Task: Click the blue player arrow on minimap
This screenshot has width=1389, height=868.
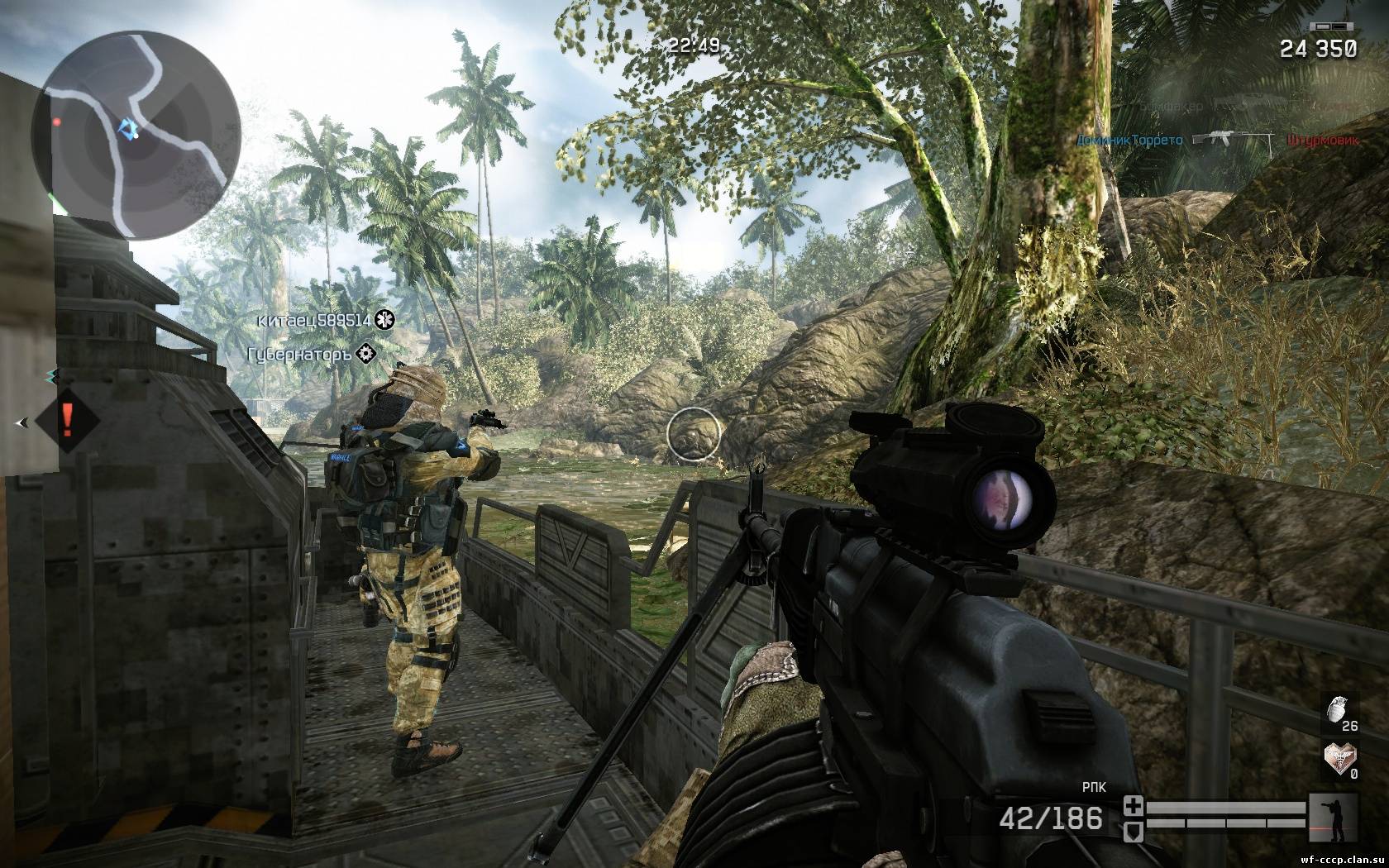Action: (x=126, y=128)
